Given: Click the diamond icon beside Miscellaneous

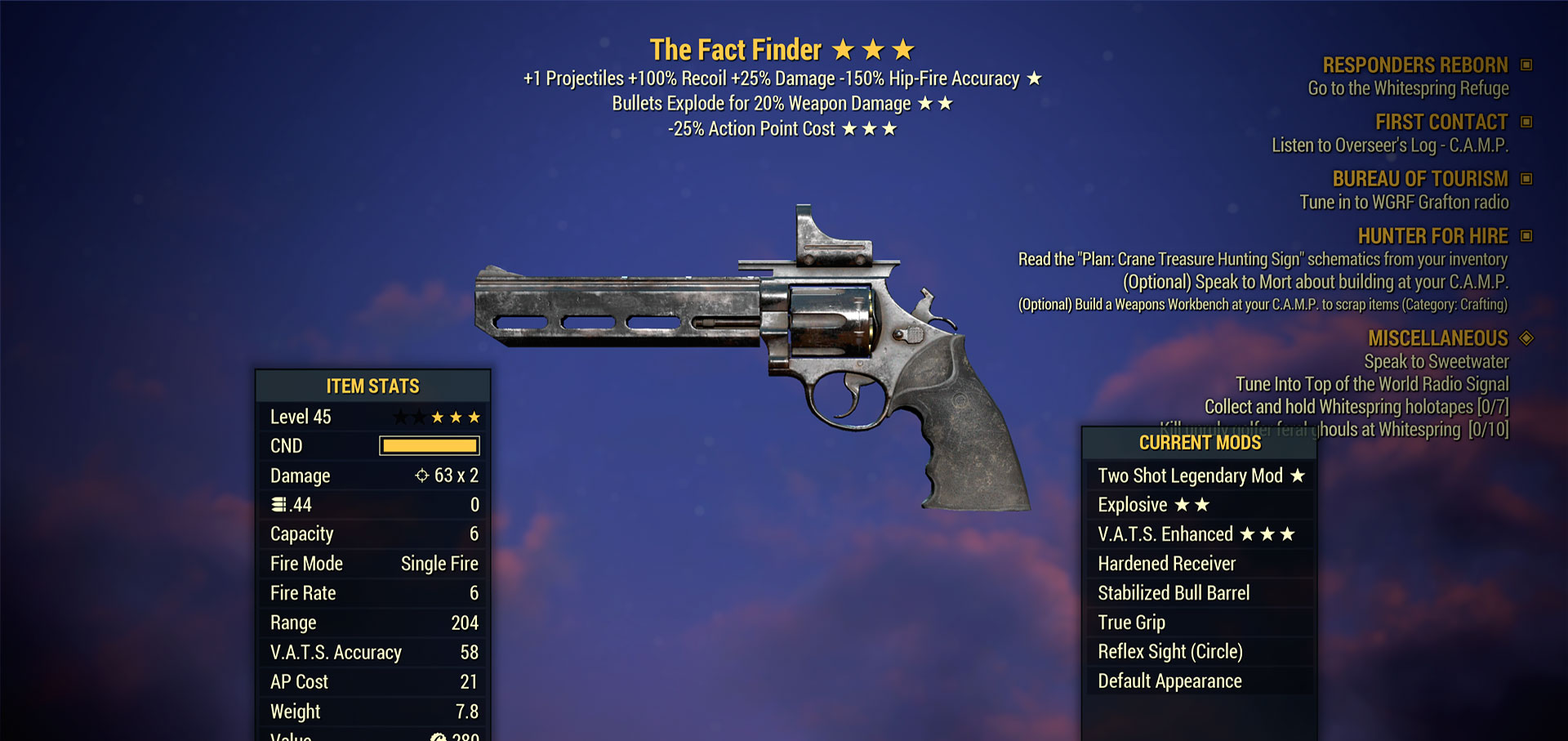Looking at the screenshot, I should click(1526, 338).
